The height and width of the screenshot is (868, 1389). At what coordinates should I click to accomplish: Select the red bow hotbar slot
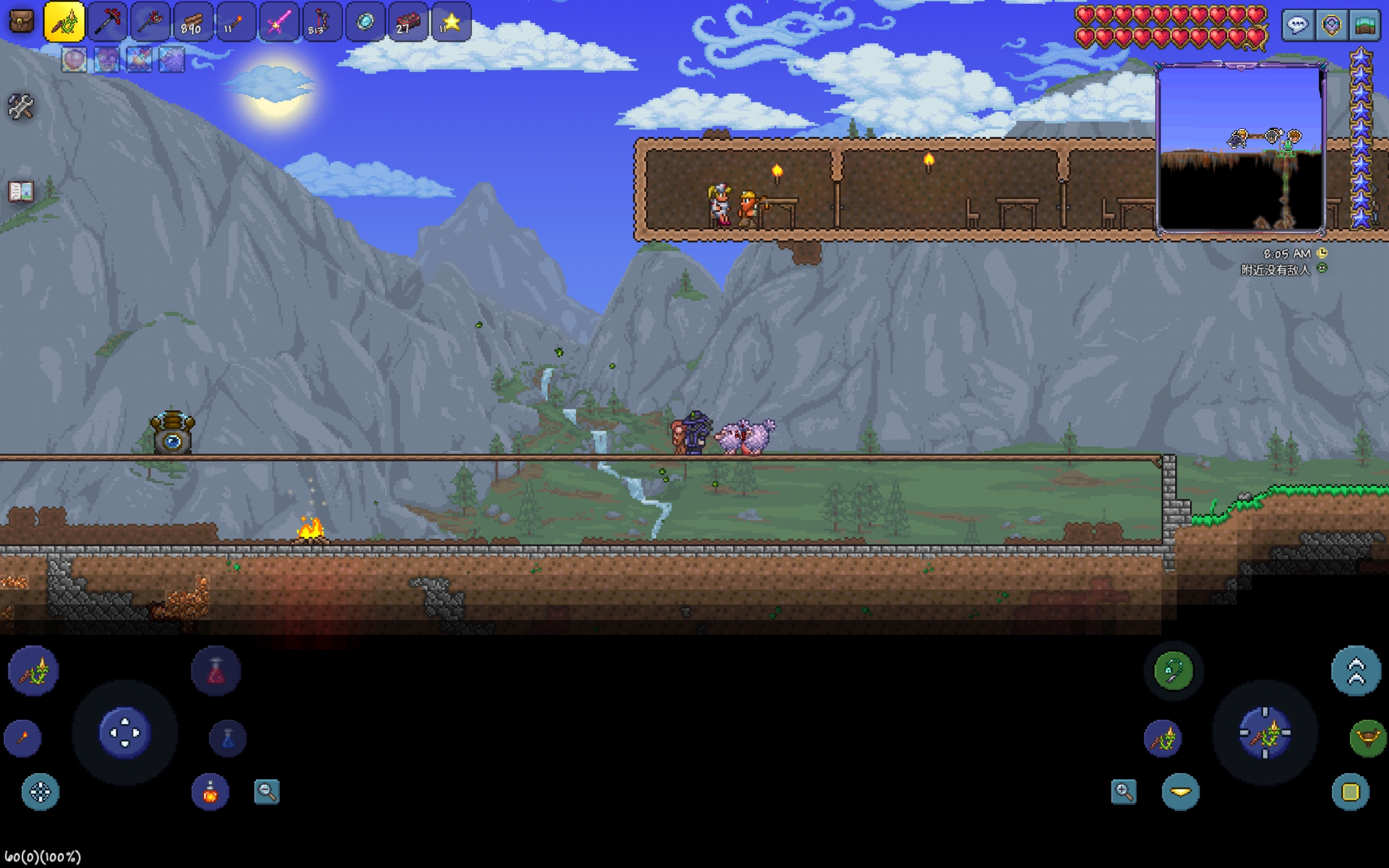tap(321, 22)
